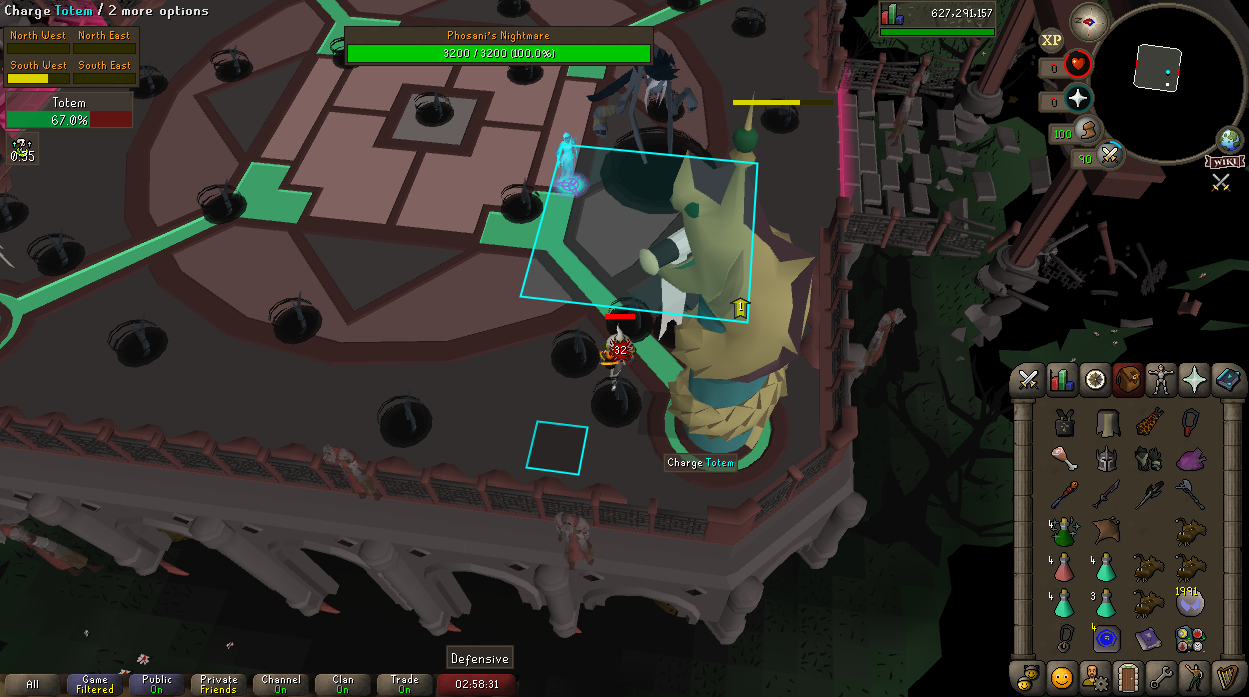
Task: Toggle the XP tracker orb
Action: click(x=1051, y=41)
